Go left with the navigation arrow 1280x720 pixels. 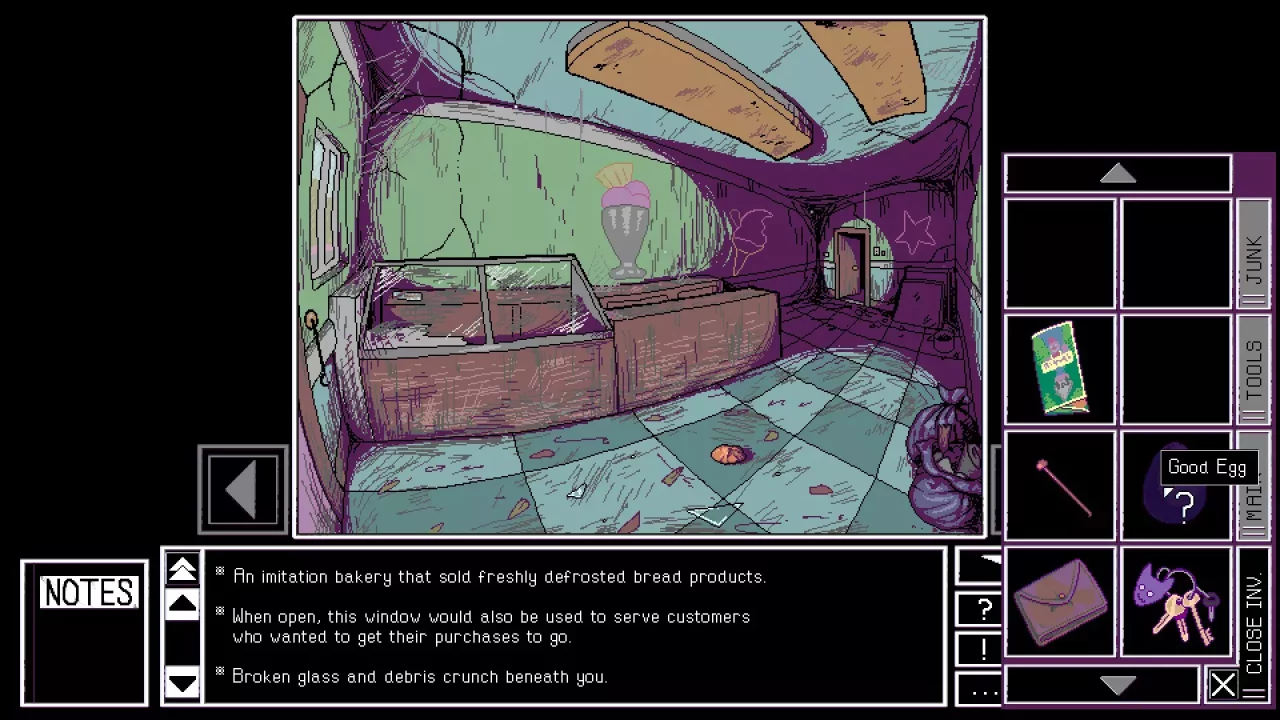pos(243,489)
